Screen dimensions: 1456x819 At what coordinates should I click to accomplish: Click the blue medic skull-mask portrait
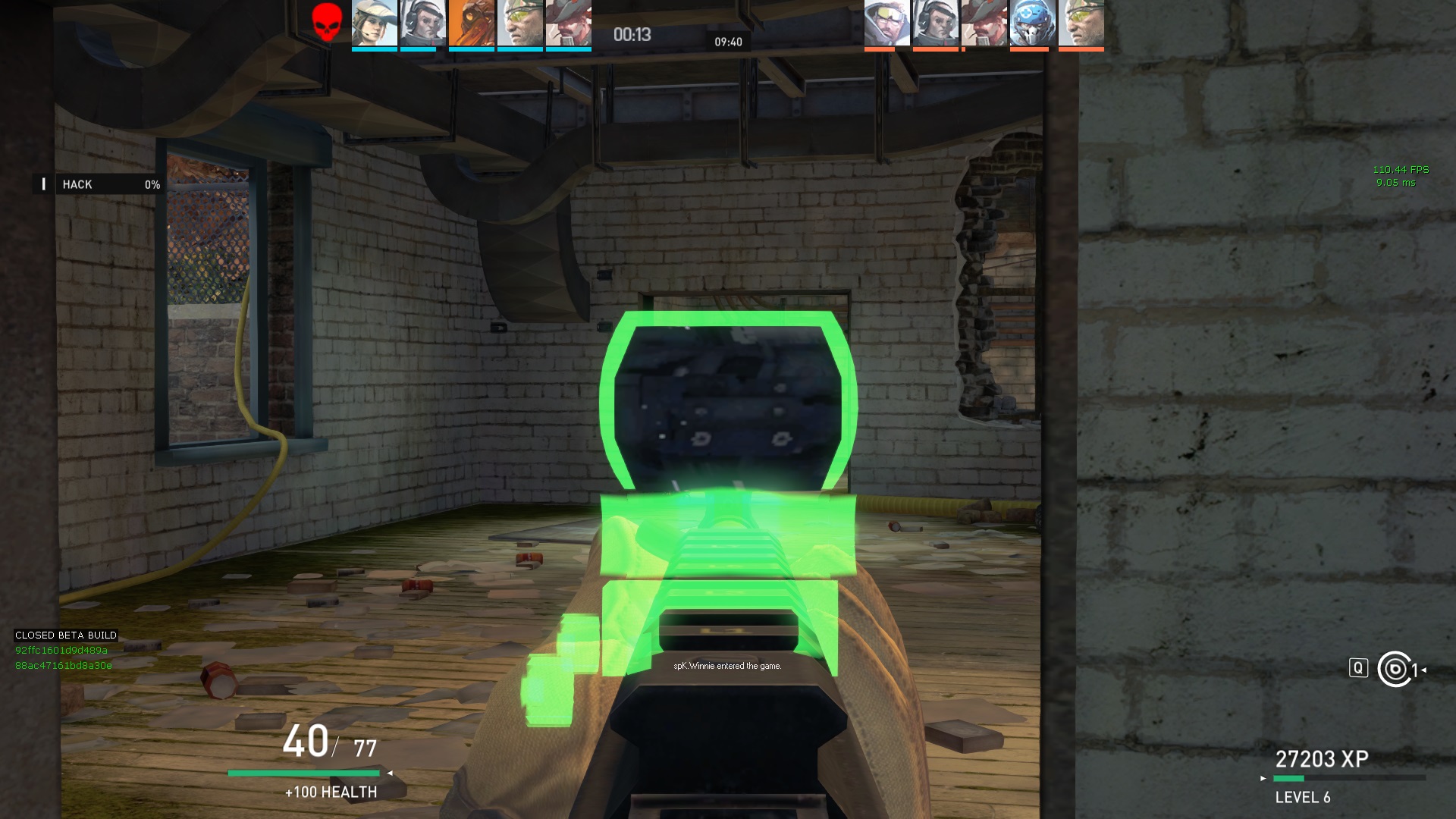click(x=1032, y=23)
